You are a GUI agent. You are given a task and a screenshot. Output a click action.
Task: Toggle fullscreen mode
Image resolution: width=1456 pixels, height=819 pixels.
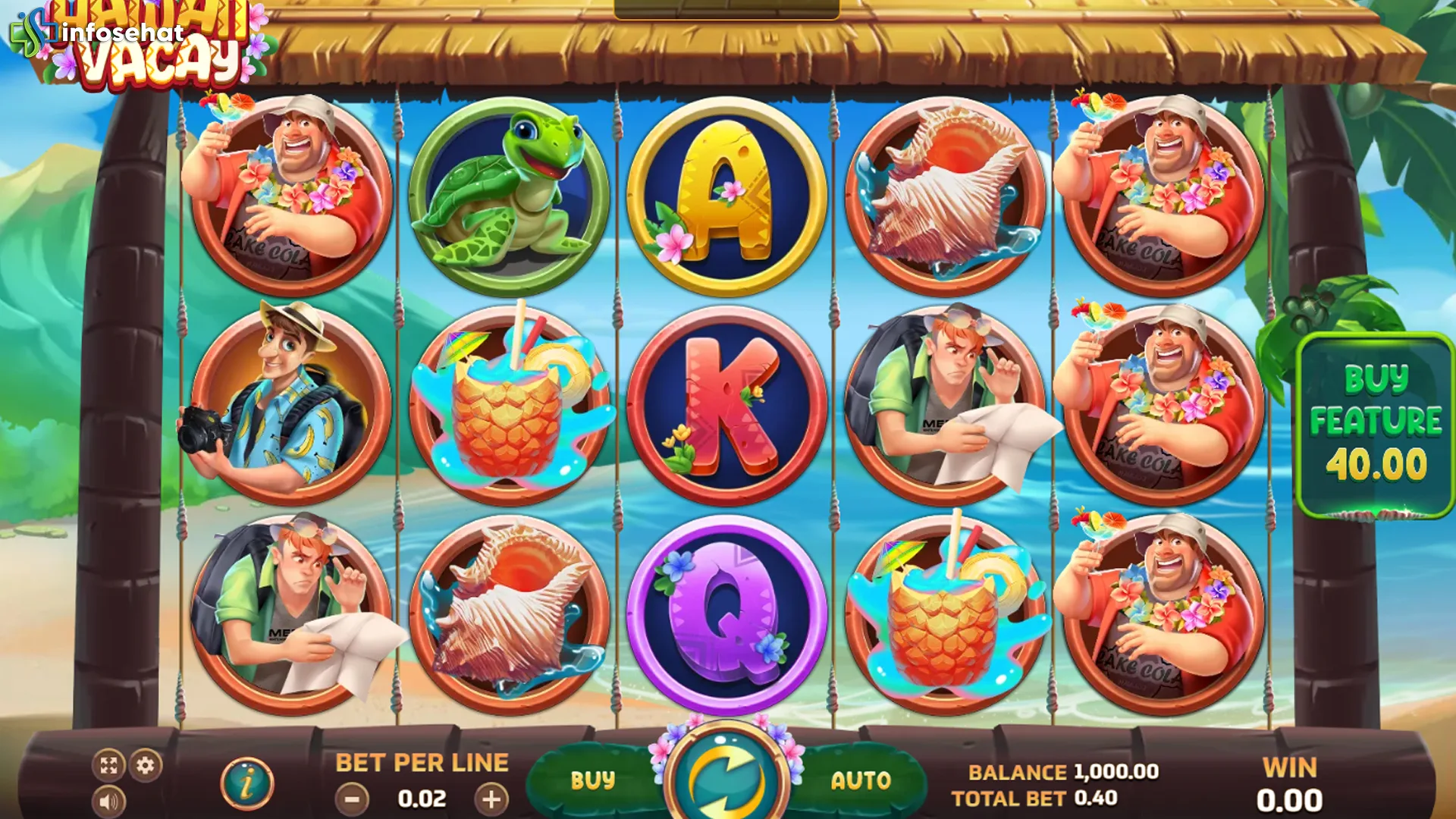point(108,765)
